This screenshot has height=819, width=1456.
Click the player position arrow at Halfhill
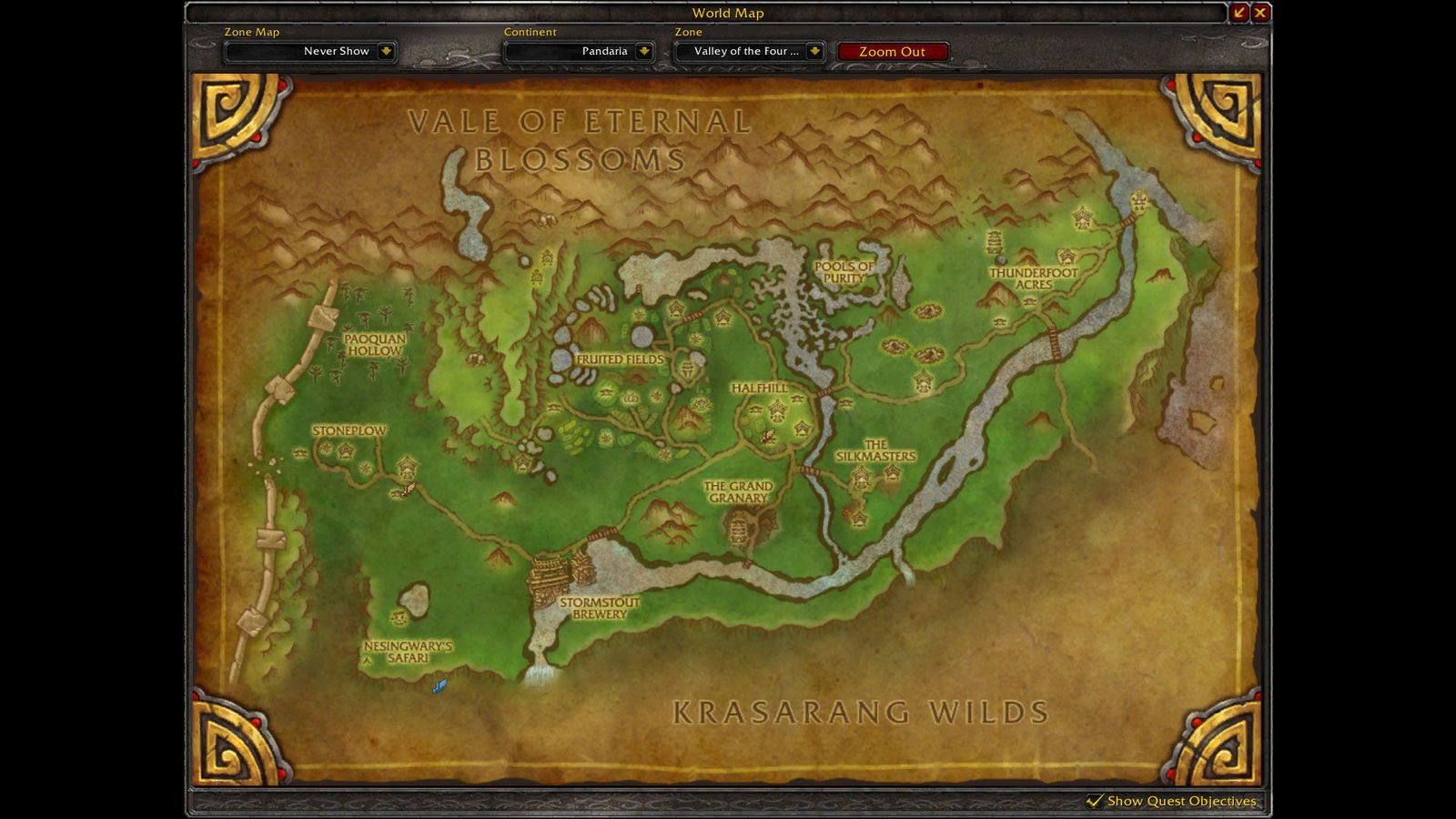768,437
